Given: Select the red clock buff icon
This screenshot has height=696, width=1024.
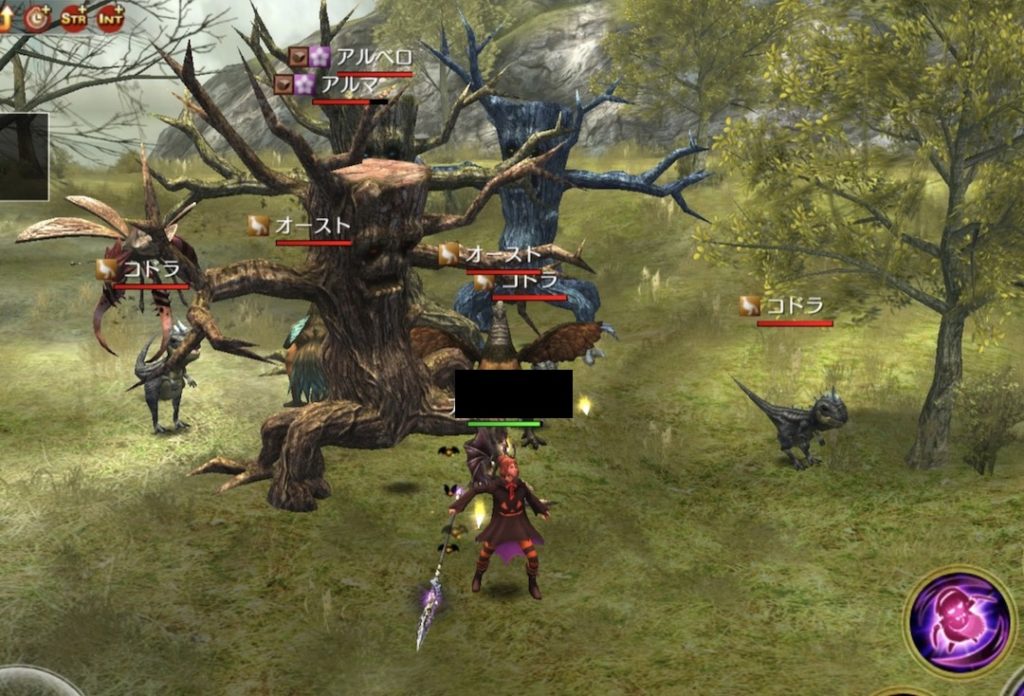Looking at the screenshot, I should click(x=38, y=17).
